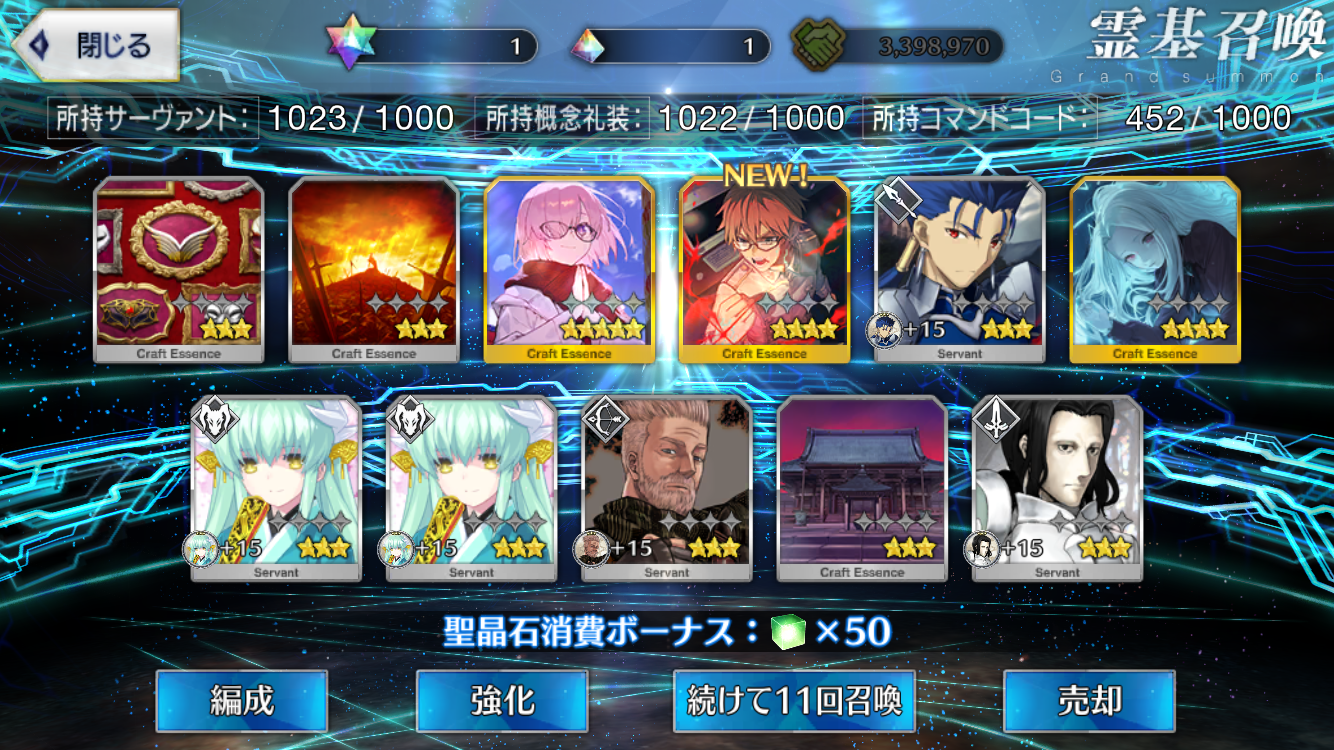1334x750 pixels.
Task: Continue with another 11-roll summon
Action: click(795, 701)
